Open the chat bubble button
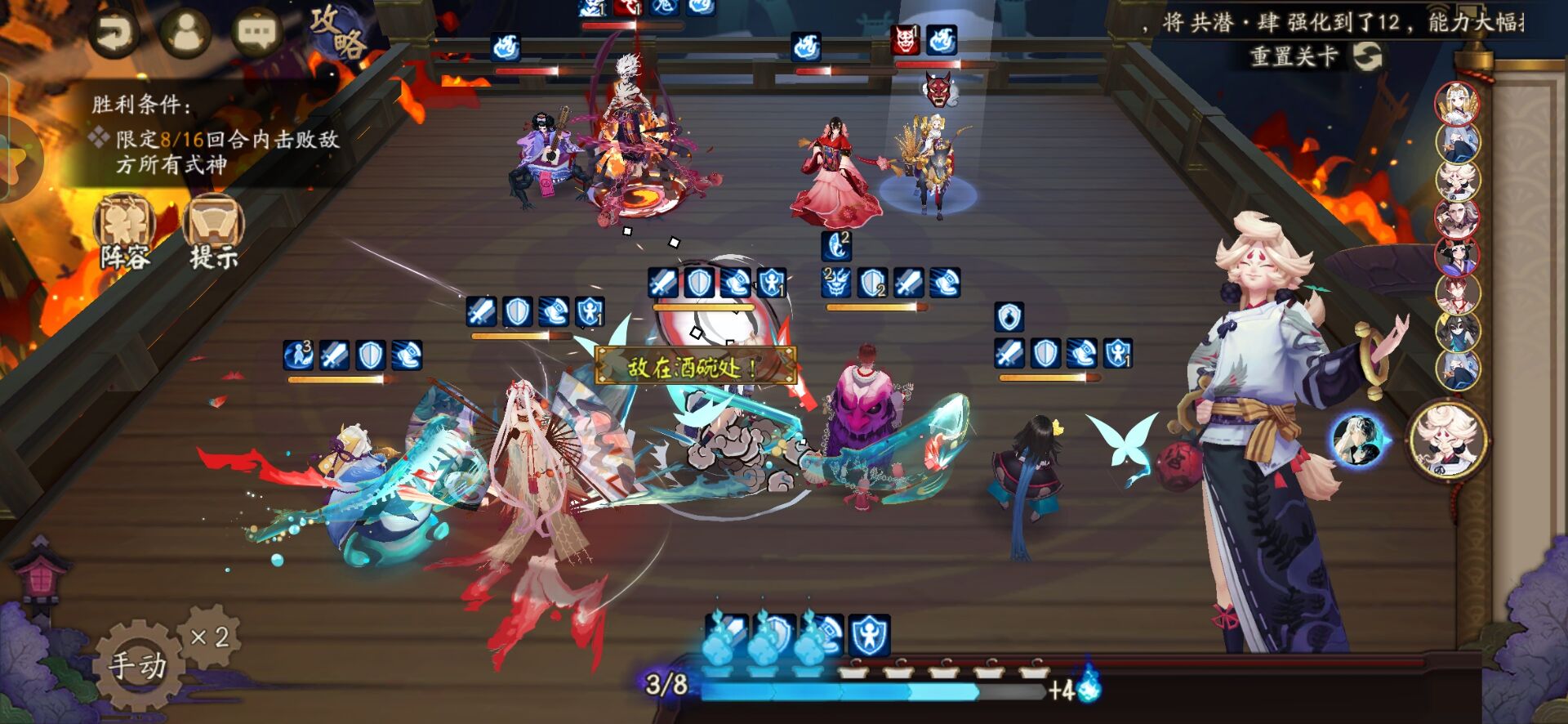1568x724 pixels. pyautogui.click(x=256, y=33)
